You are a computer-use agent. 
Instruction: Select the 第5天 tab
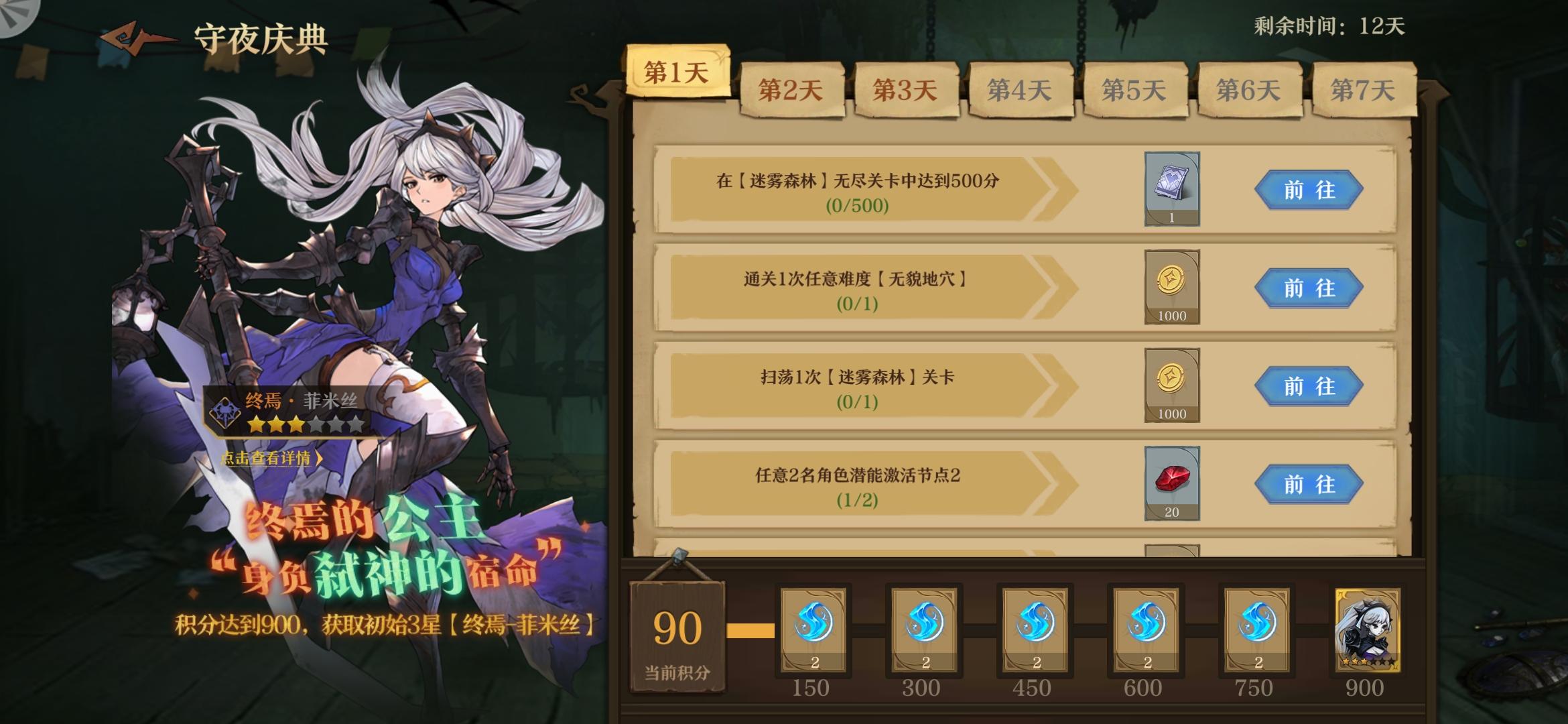point(1135,88)
